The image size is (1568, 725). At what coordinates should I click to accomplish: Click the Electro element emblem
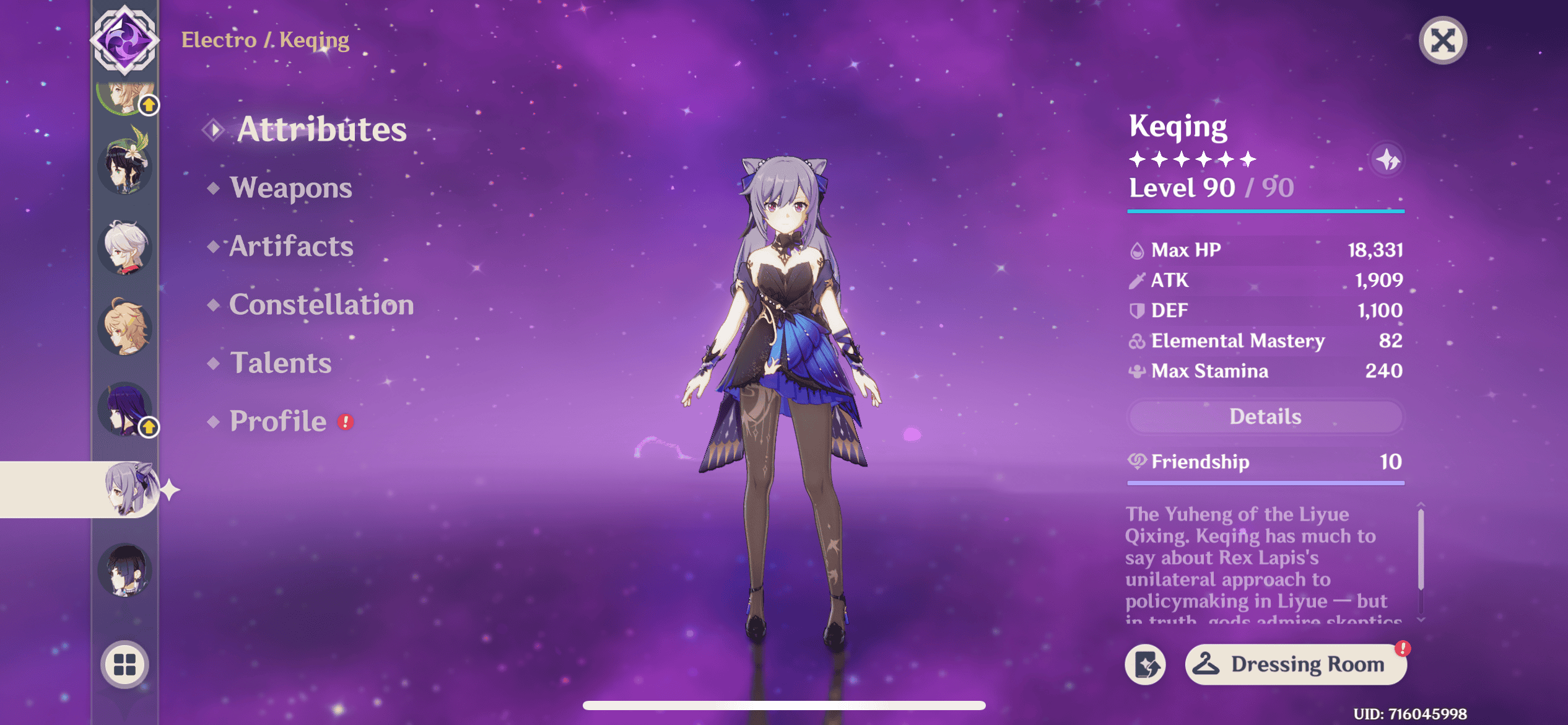point(124,40)
